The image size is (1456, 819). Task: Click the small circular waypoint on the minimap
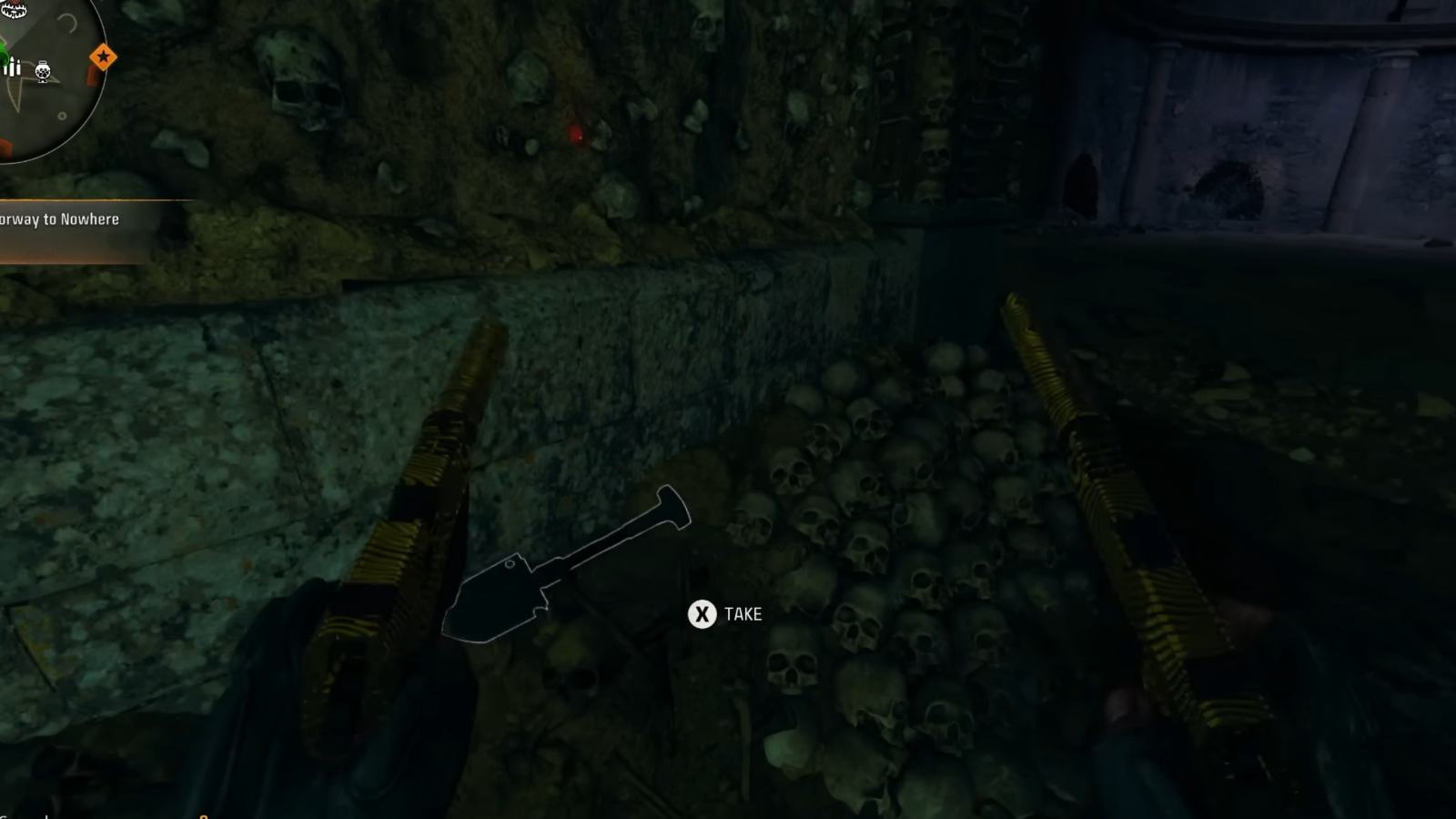[62, 116]
